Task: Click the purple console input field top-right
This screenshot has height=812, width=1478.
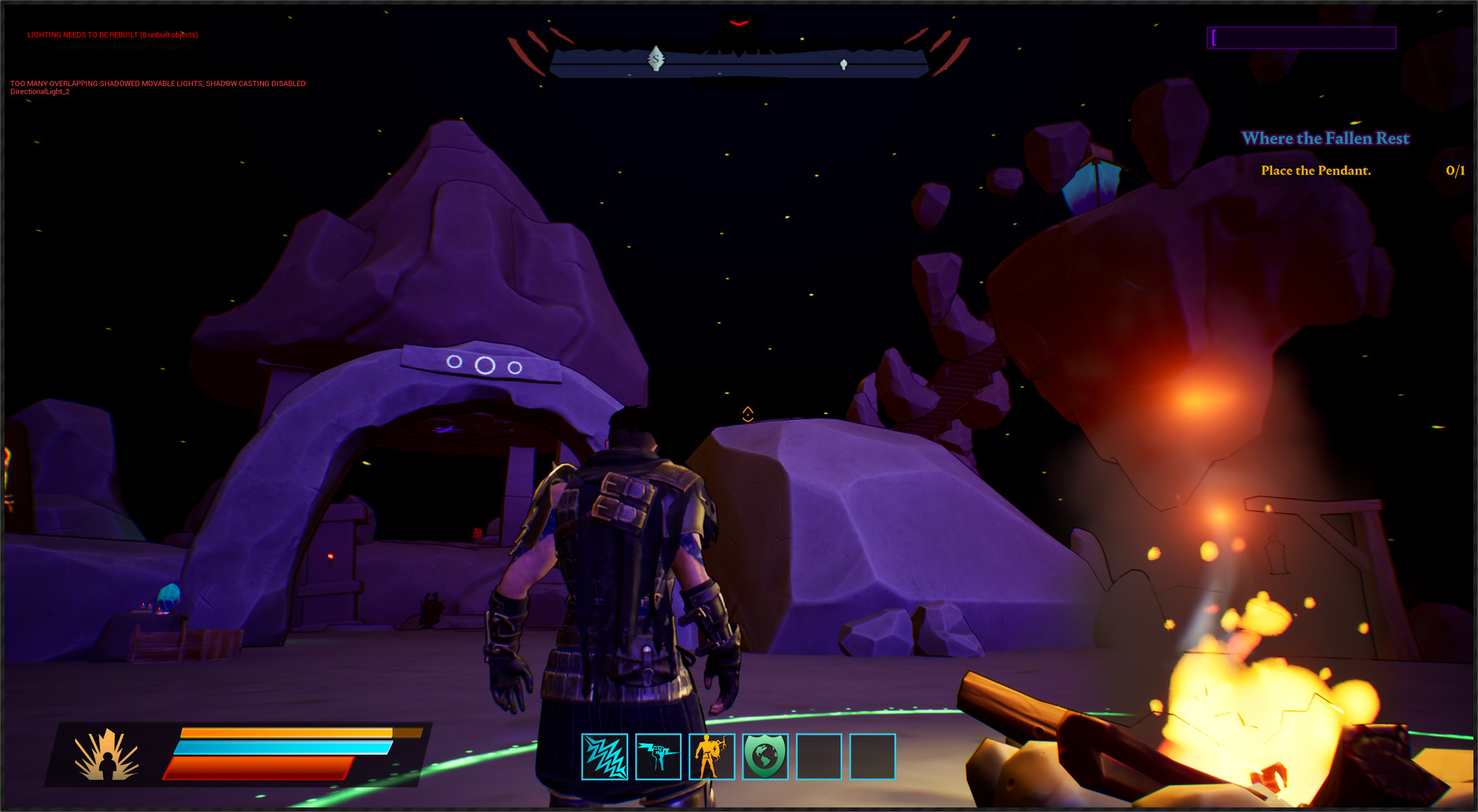Action: [1301, 37]
